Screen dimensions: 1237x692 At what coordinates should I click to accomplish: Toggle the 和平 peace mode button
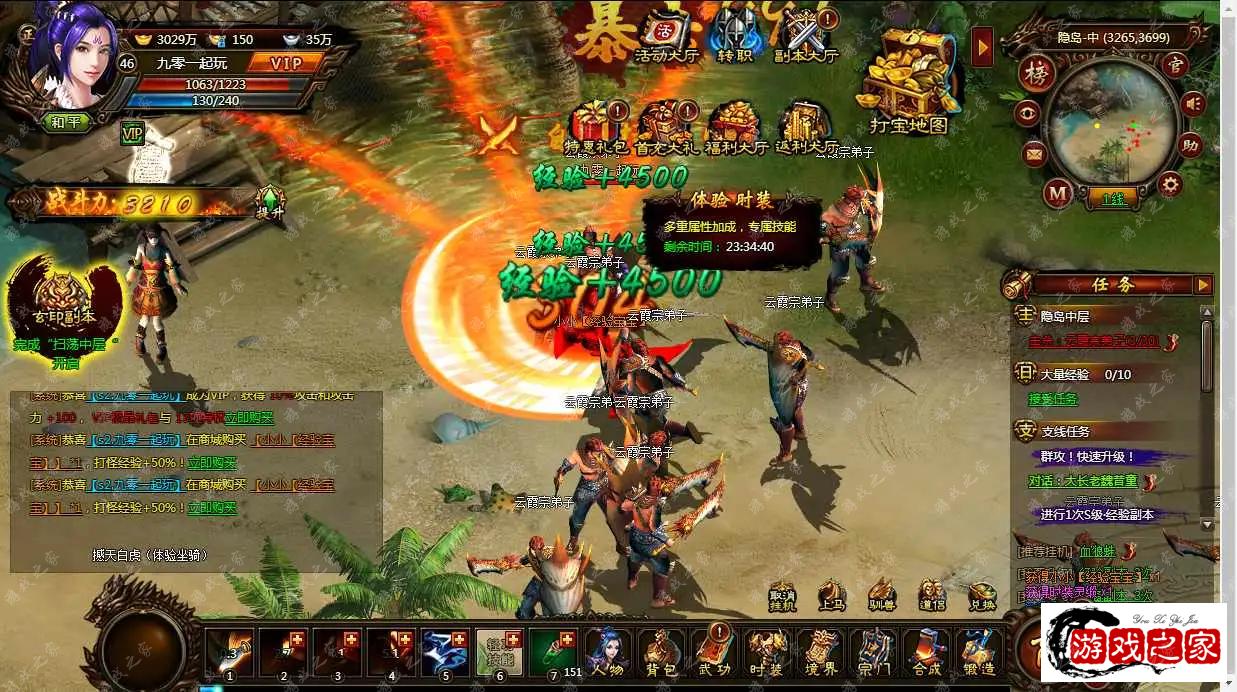click(67, 122)
